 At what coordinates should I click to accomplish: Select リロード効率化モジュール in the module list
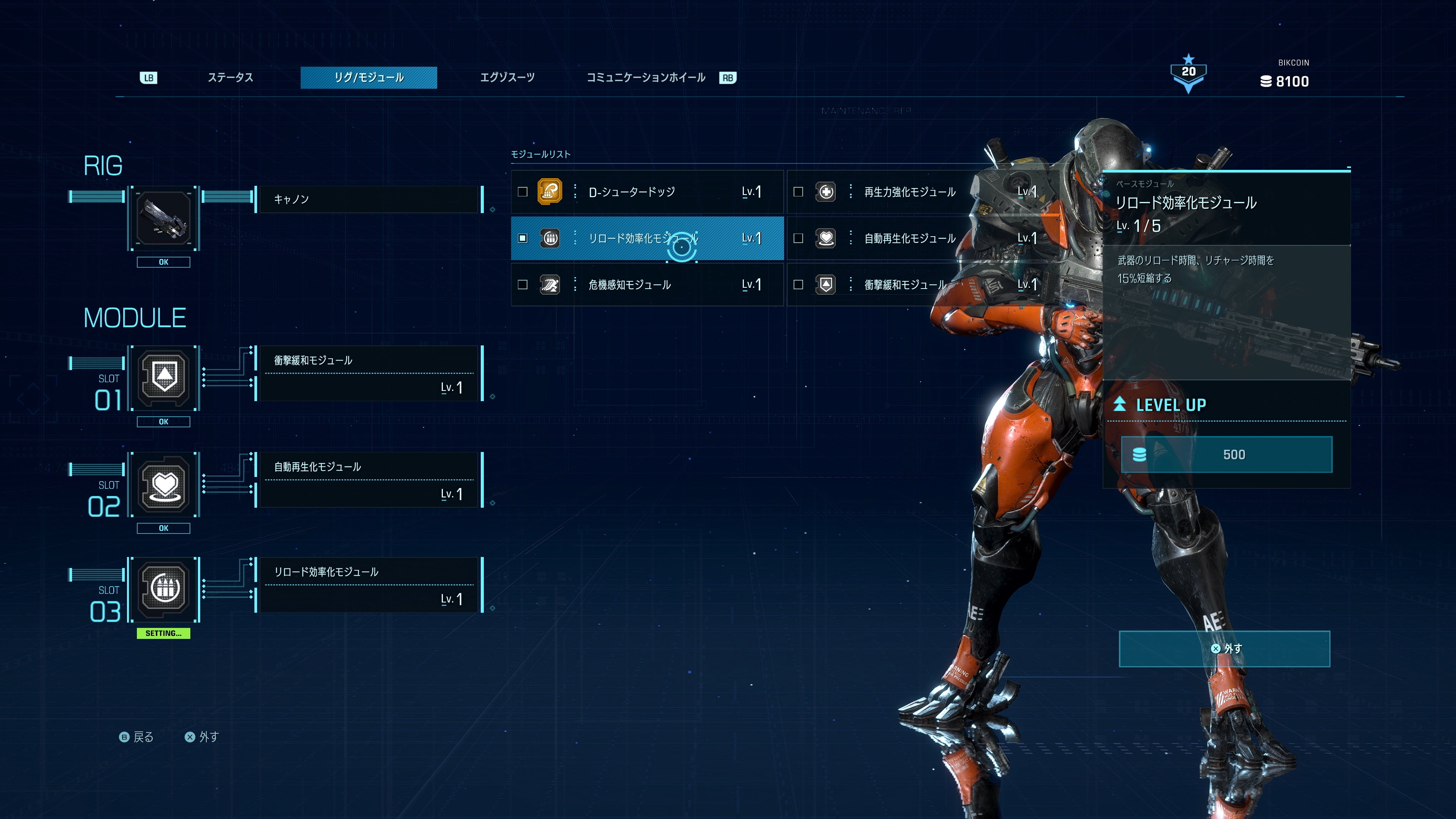pos(646,238)
